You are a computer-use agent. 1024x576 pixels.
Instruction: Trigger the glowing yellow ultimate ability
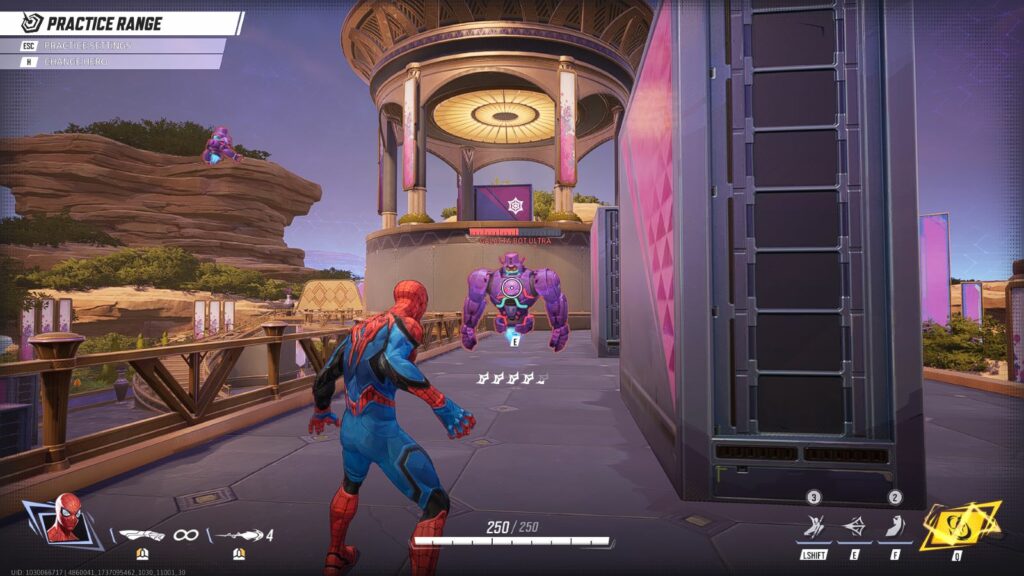click(958, 525)
